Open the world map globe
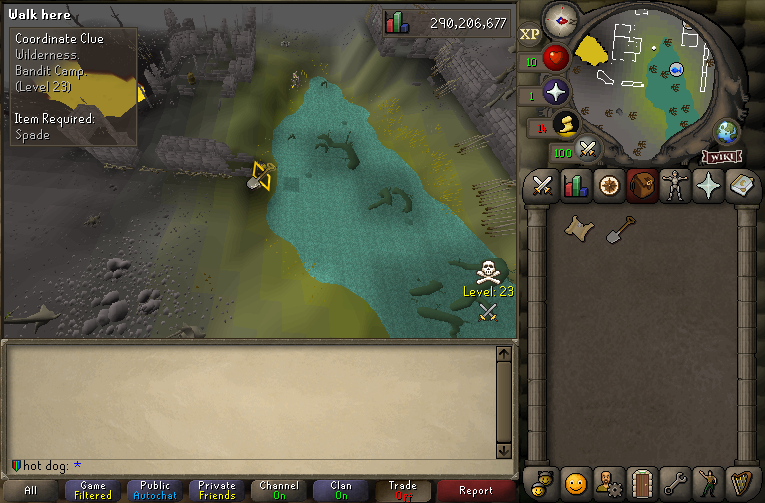 [x=727, y=132]
